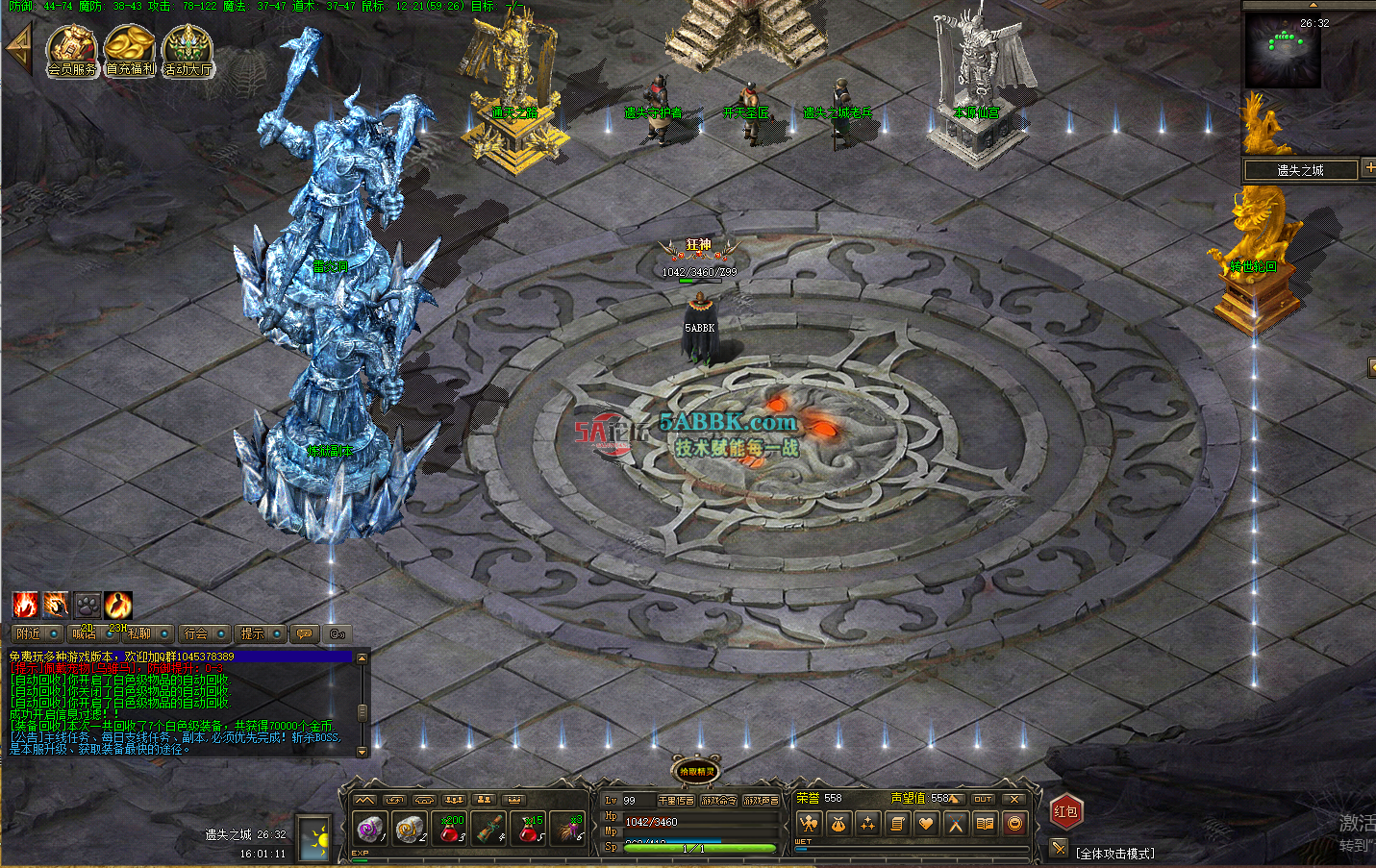Toggle the chat voice icon at message bar end
Image resolution: width=1376 pixels, height=868 pixels.
338,633
